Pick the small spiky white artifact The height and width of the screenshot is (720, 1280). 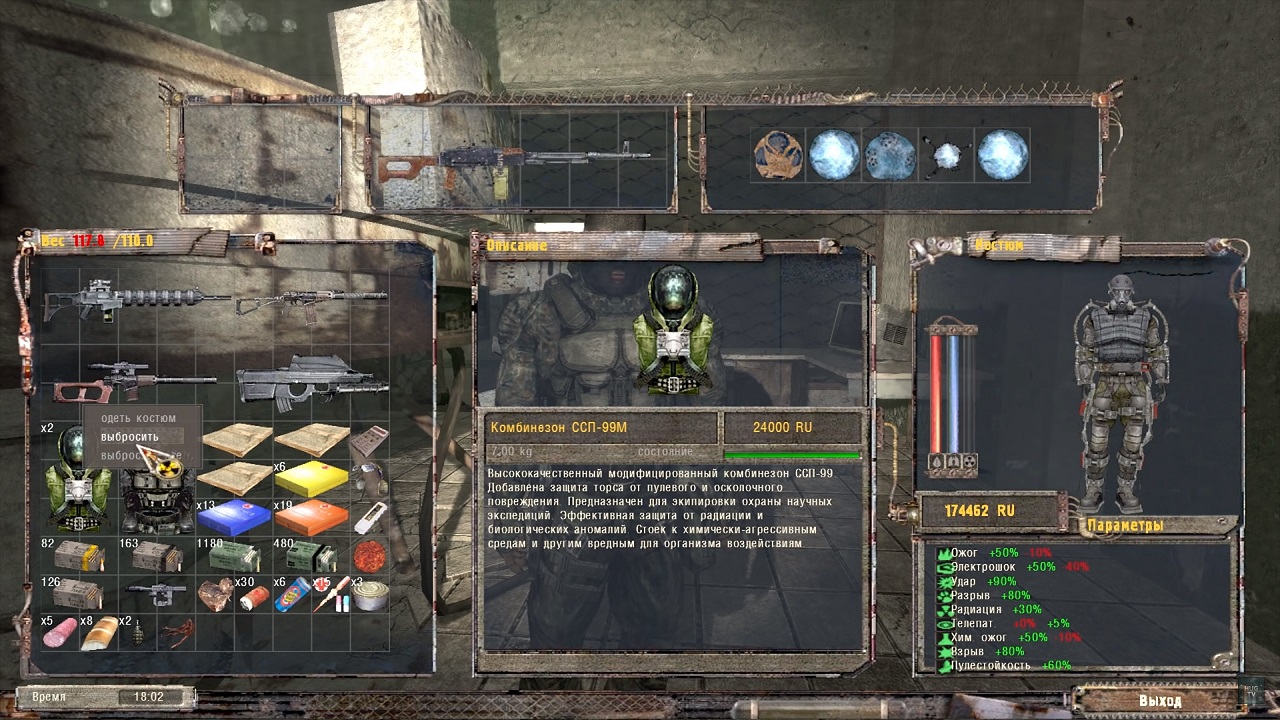946,156
